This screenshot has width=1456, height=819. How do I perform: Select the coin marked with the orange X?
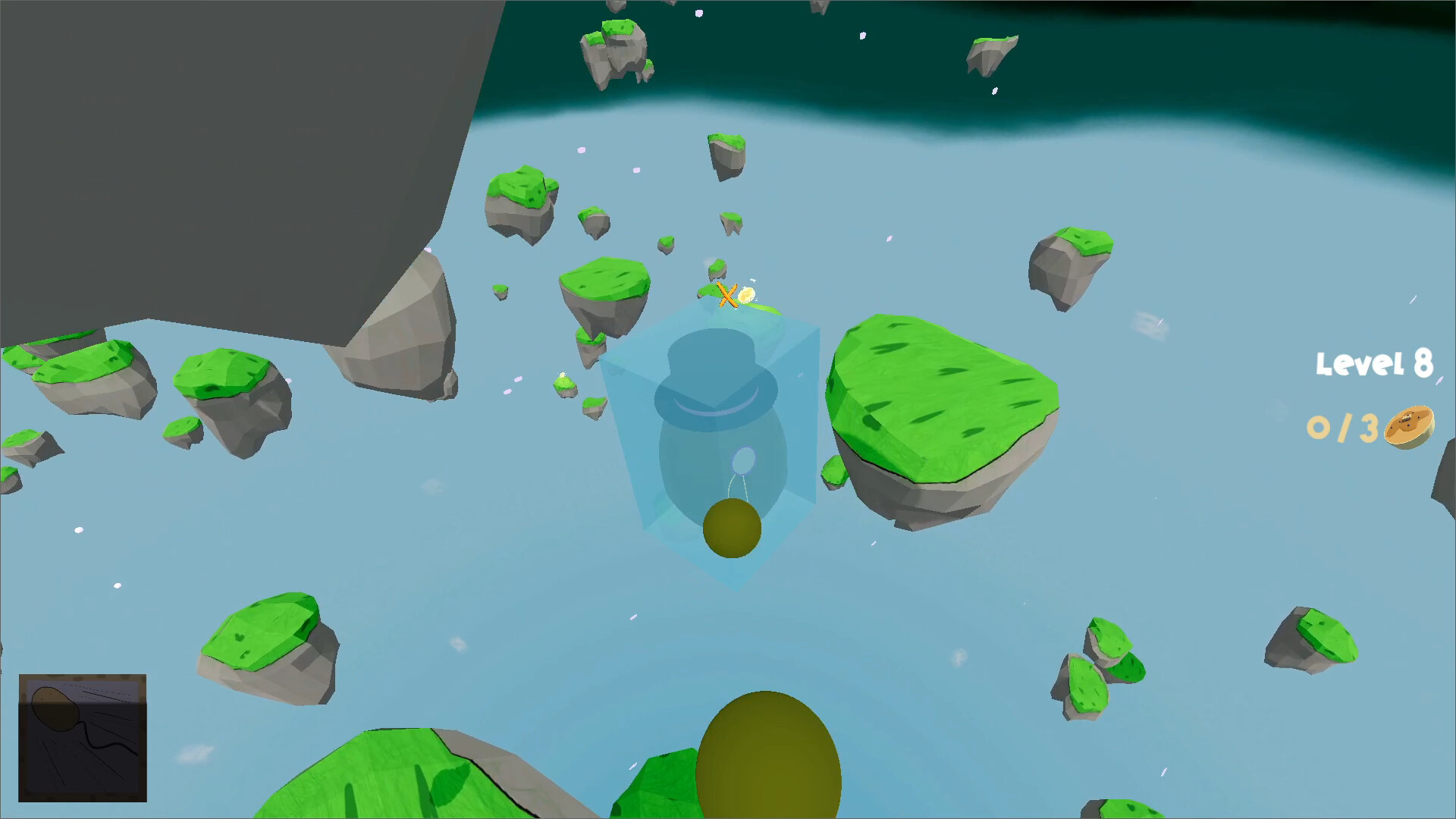pos(747,296)
